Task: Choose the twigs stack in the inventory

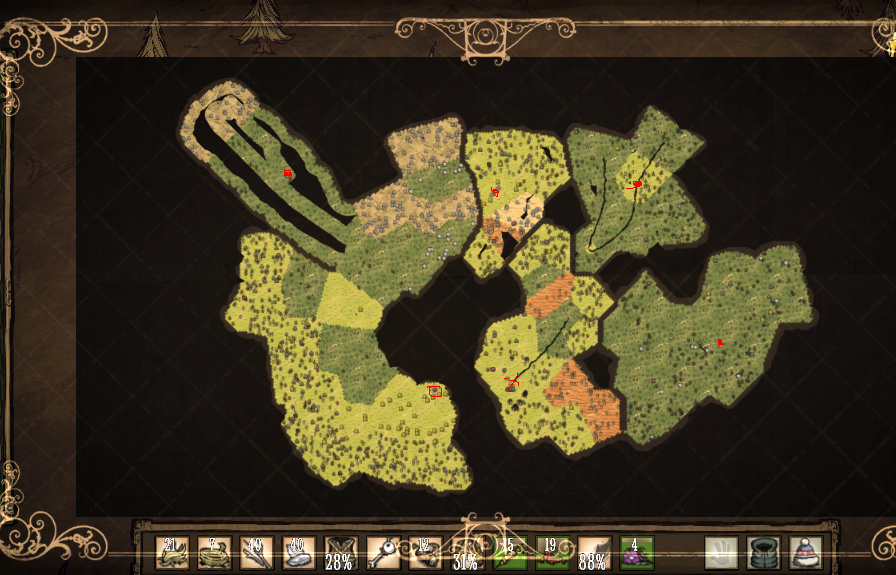Action: click(256, 553)
